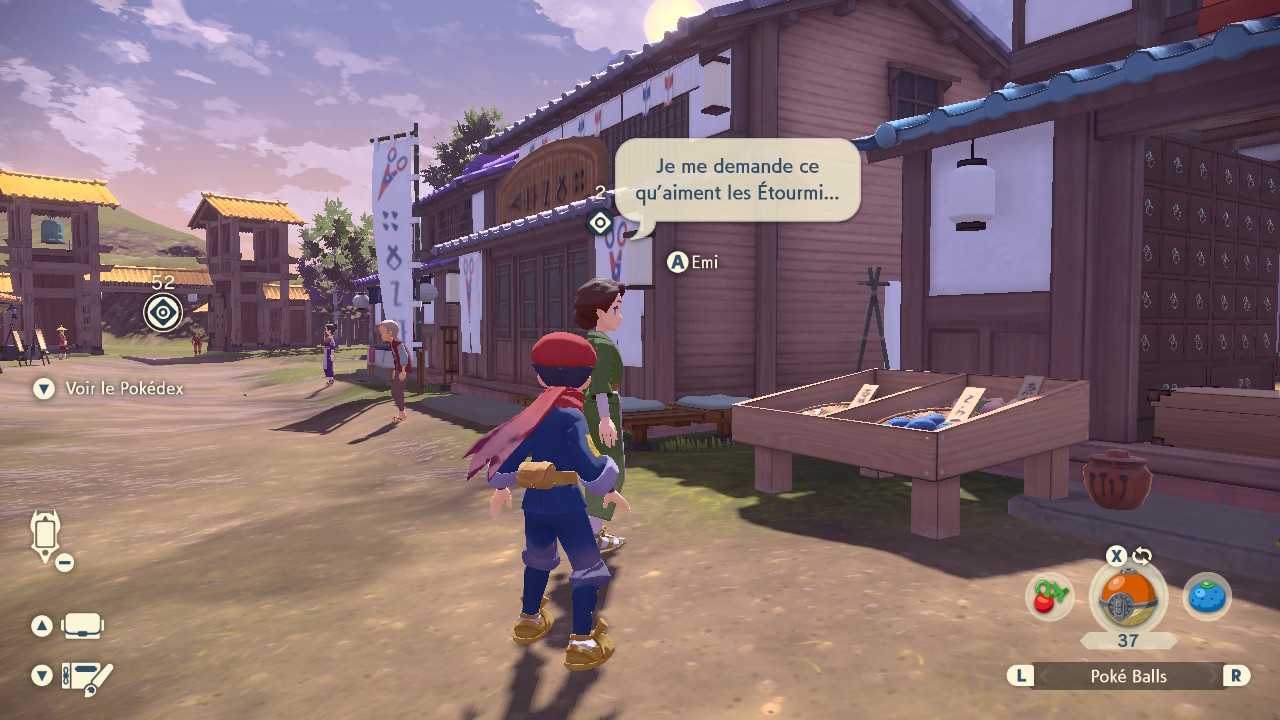Viewport: 1280px width, 720px height.
Task: Open the Arc Phone map icon
Action: tap(47, 536)
